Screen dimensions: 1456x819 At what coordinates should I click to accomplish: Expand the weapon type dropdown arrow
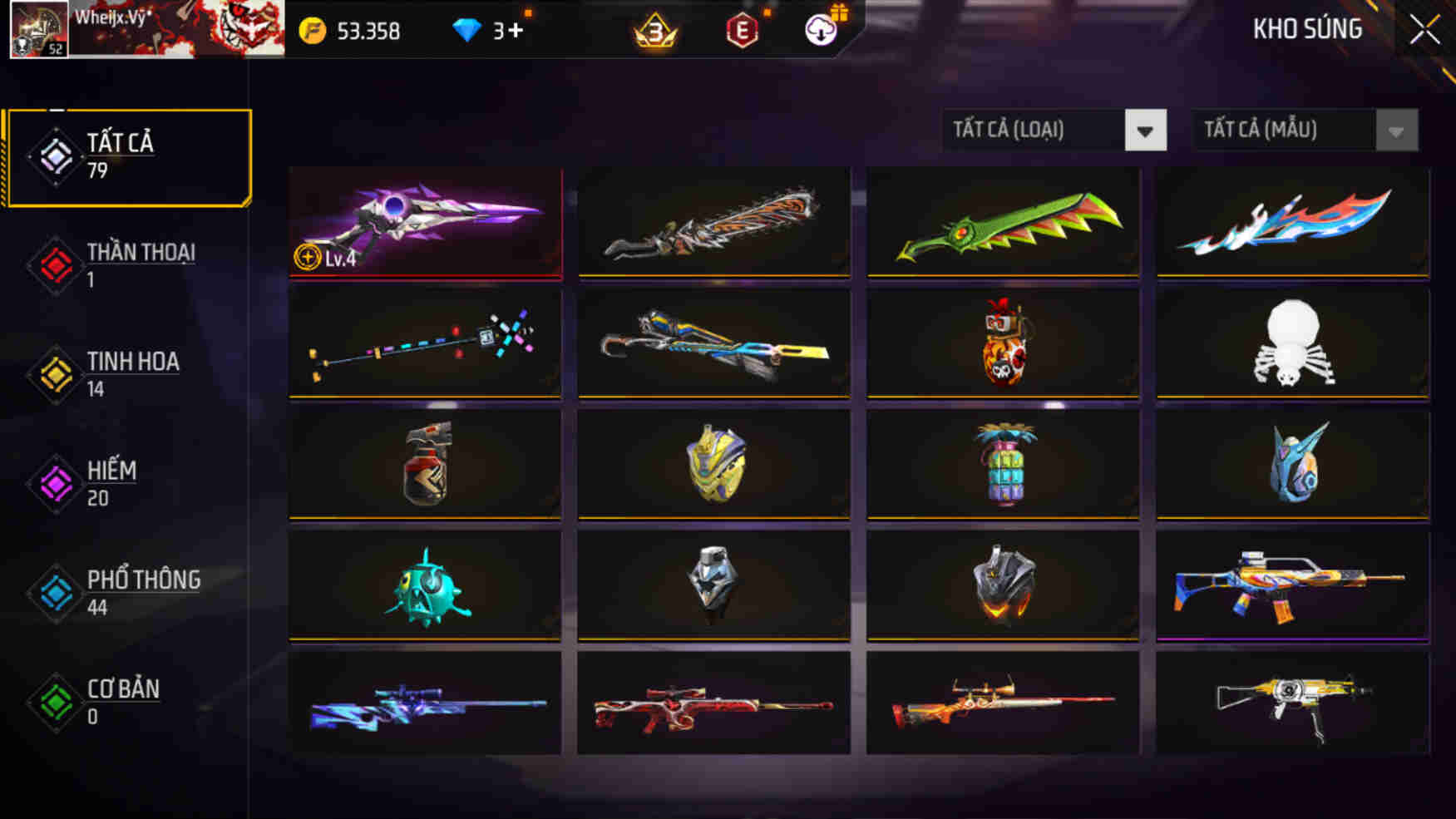click(1146, 130)
